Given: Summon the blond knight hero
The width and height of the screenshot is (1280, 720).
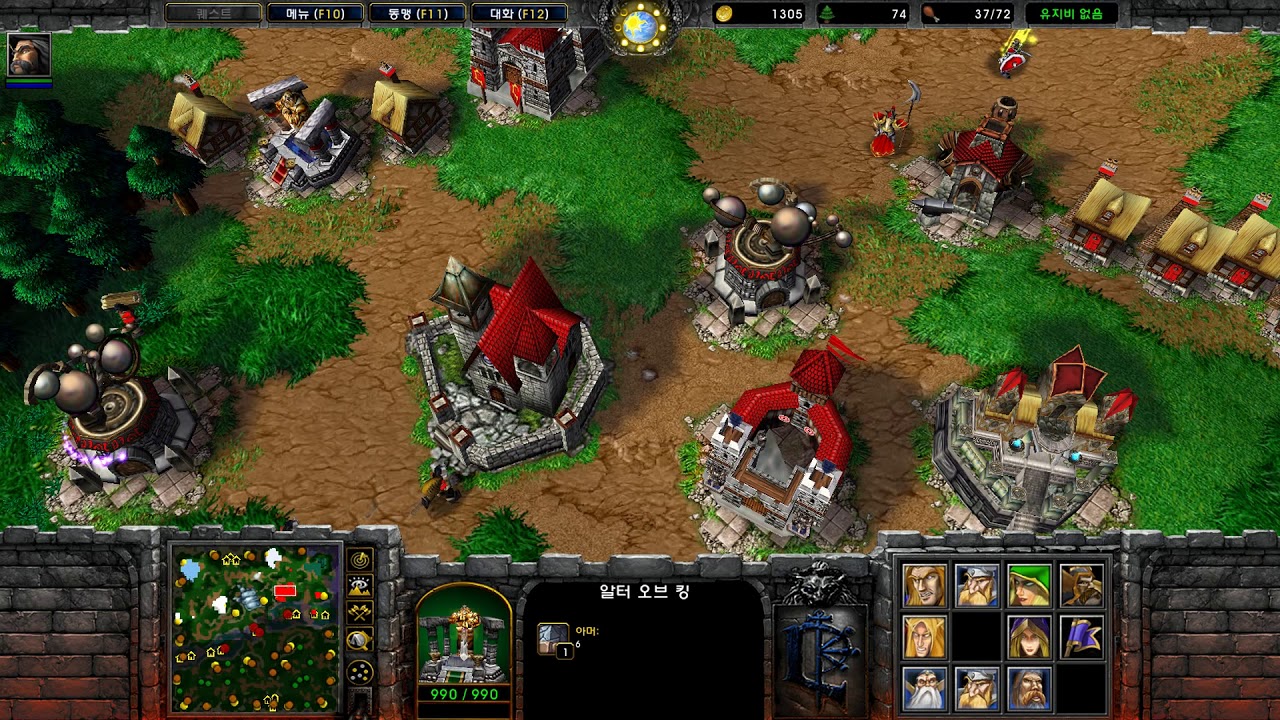Looking at the screenshot, I should [x=924, y=586].
